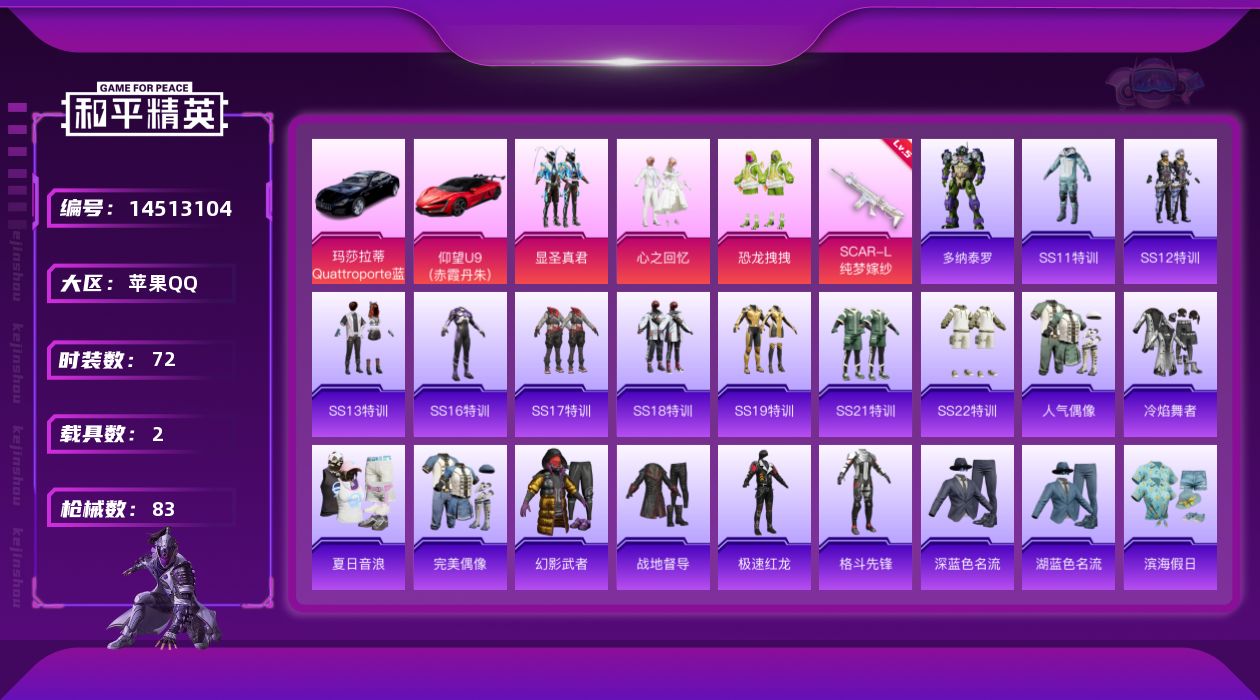Select the 湖蓝色名流 suit tile
This screenshot has height=700, width=1260.
point(1068,517)
